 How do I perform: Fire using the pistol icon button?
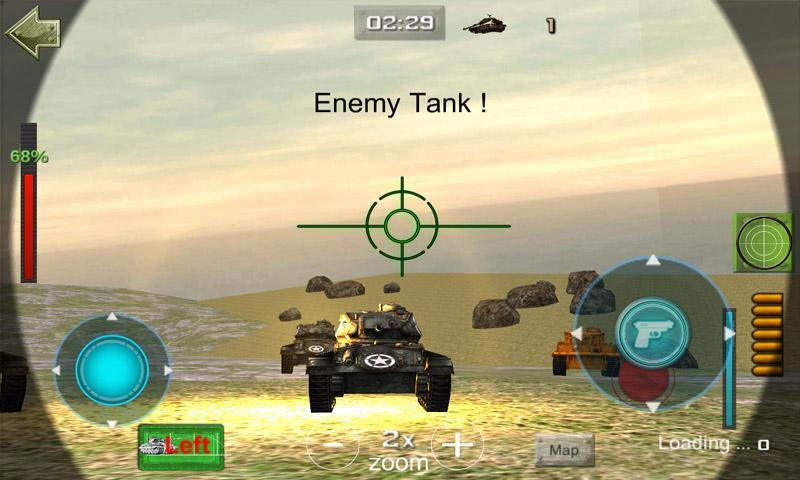coord(652,331)
